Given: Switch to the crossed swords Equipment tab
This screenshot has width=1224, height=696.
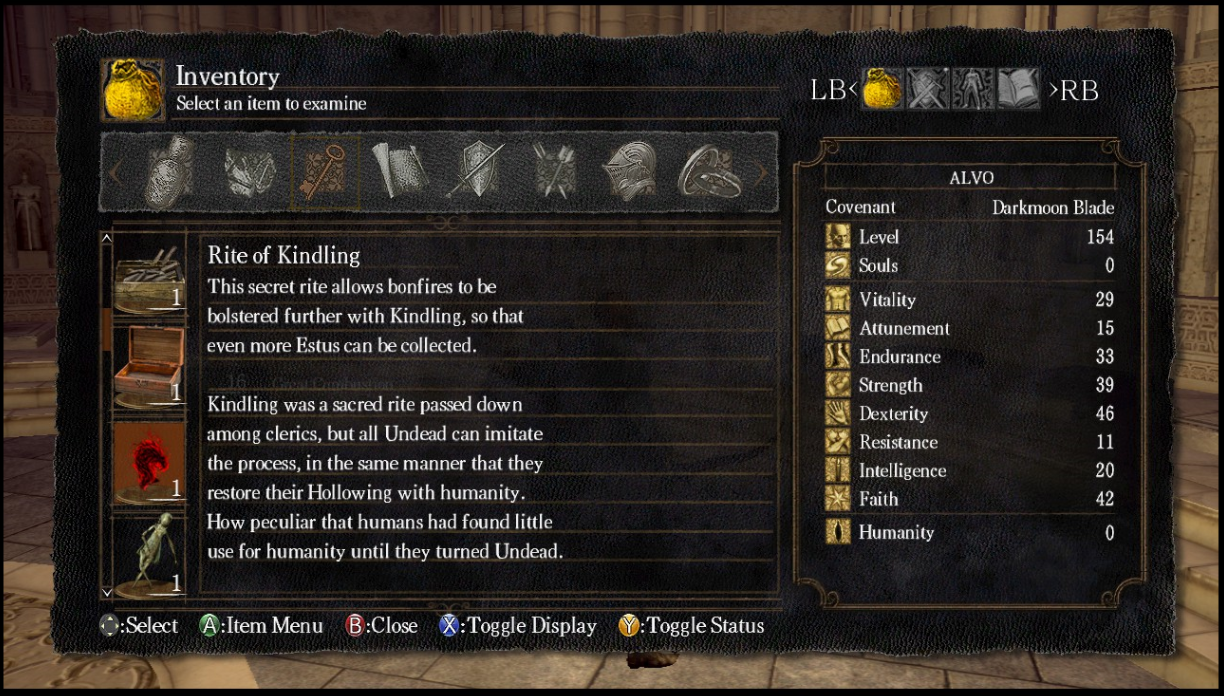Looking at the screenshot, I should coord(927,89).
